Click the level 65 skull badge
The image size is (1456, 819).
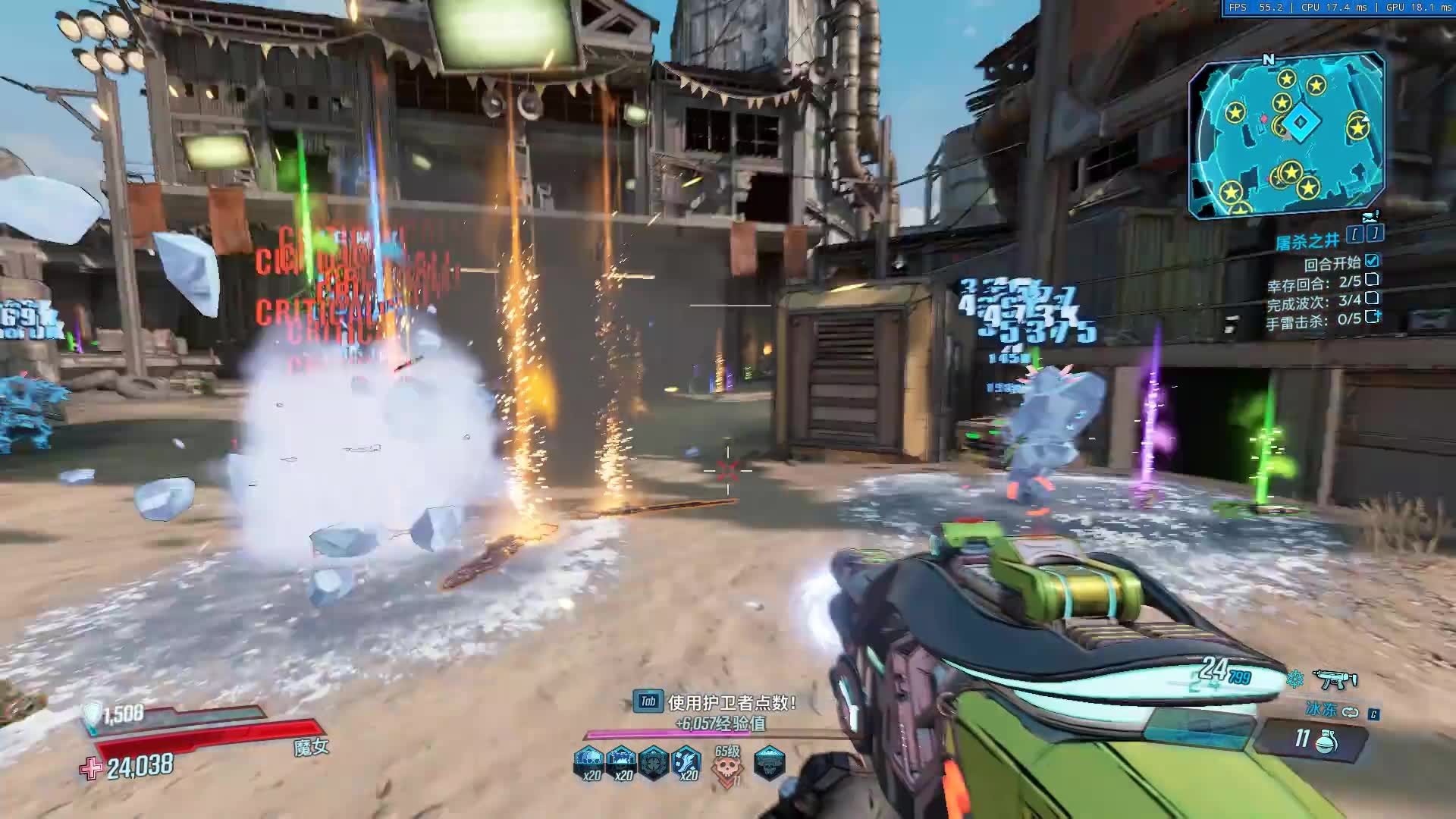click(727, 764)
